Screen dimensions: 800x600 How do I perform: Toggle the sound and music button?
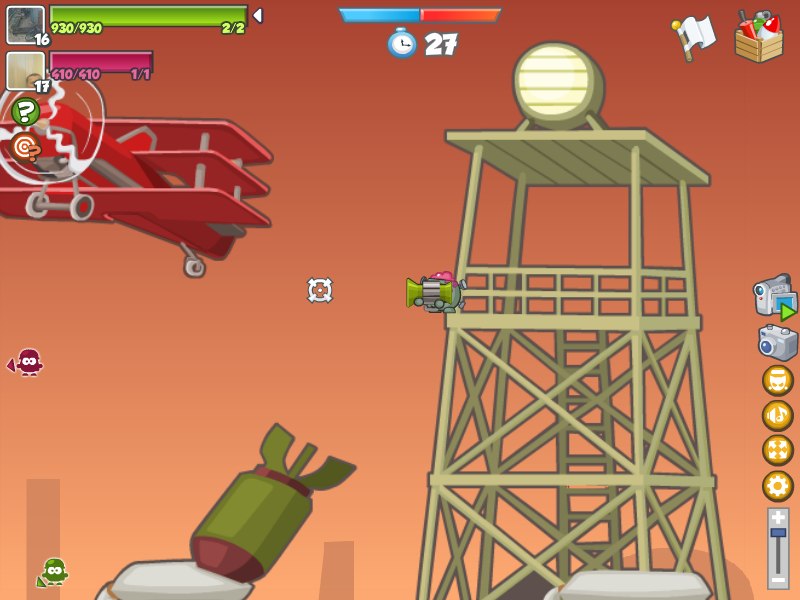click(778, 416)
